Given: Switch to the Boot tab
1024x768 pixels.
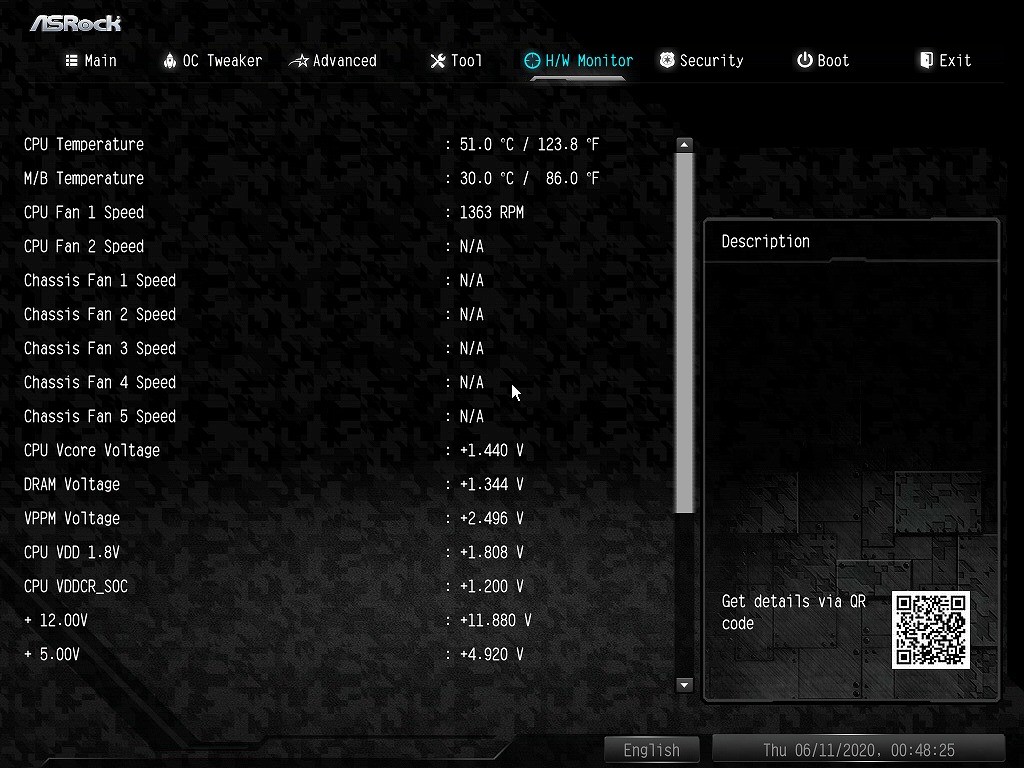Looking at the screenshot, I should [x=823, y=61].
